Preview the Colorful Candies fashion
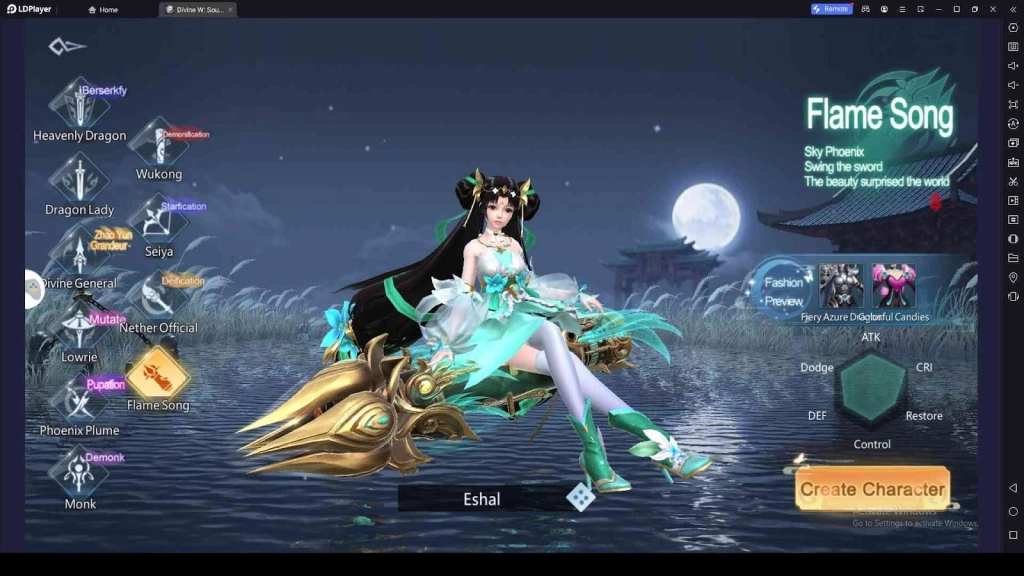This screenshot has width=1024, height=576. pyautogui.click(x=893, y=286)
